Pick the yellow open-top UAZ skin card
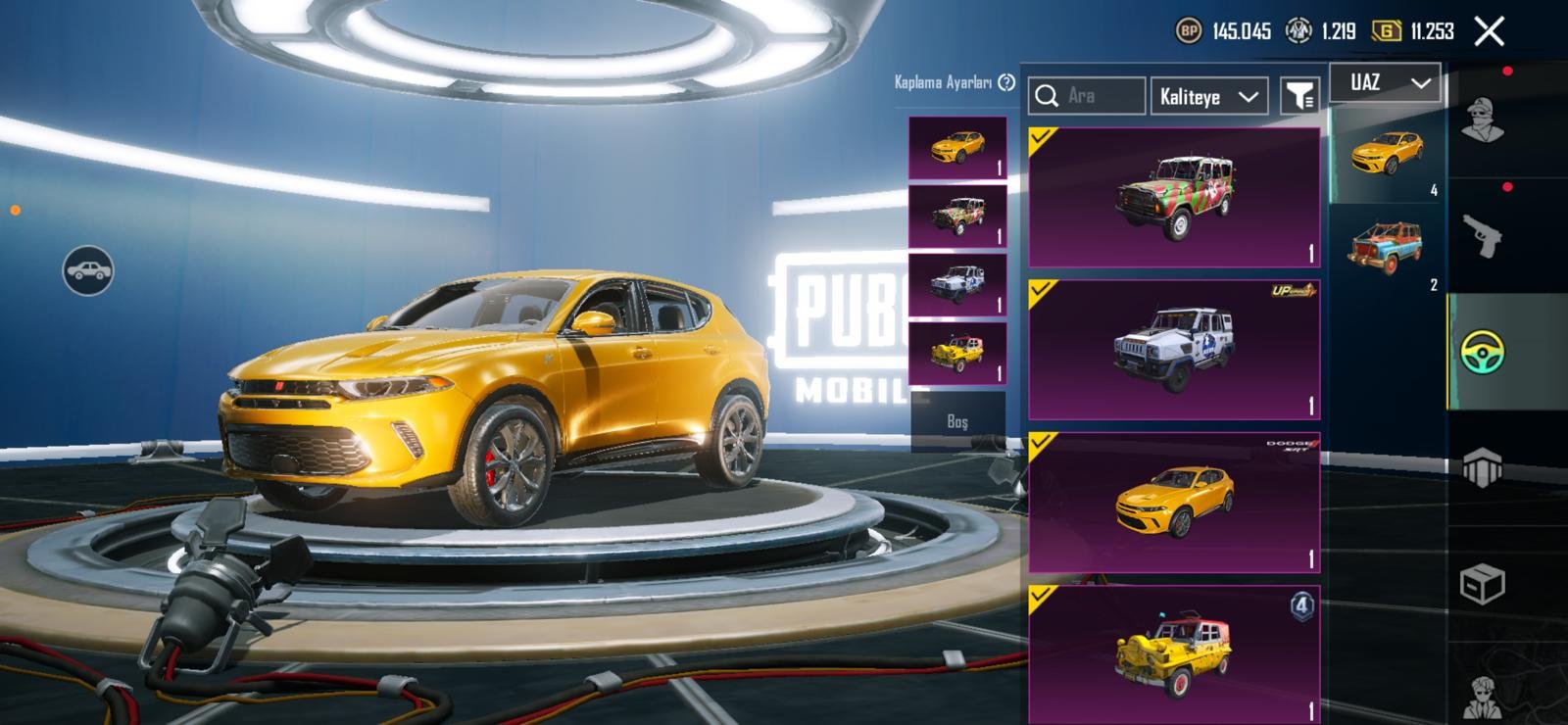The height and width of the screenshot is (725, 1568). click(1174, 653)
